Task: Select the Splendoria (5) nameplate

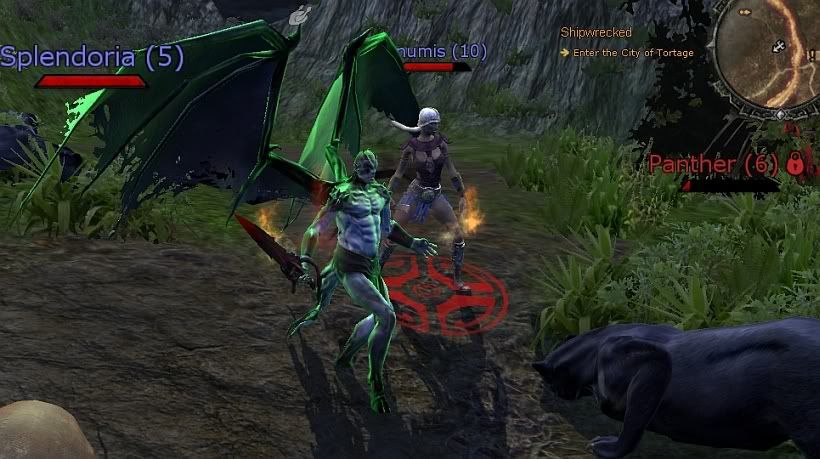Action: [x=92, y=57]
